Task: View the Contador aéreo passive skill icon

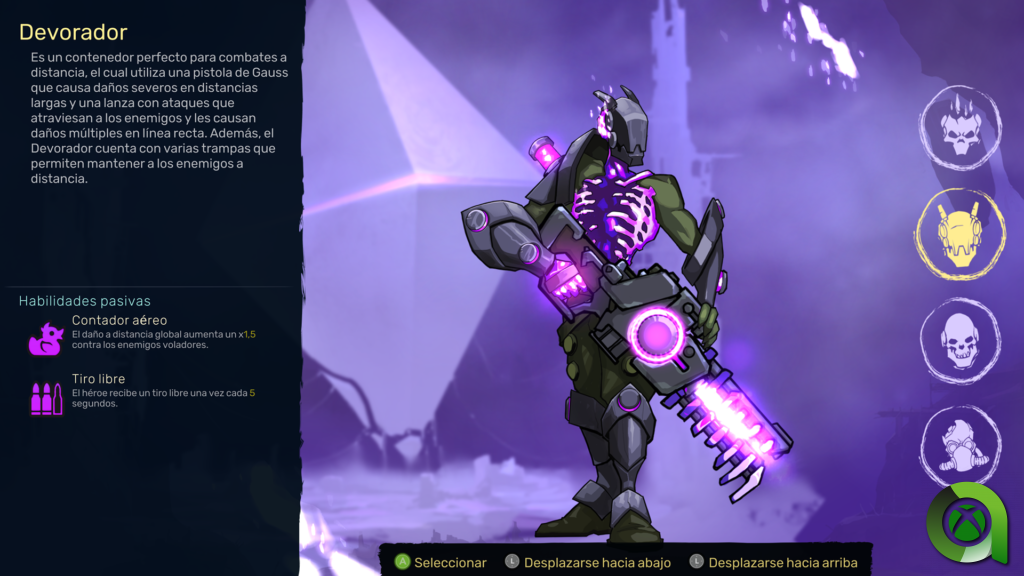Action: [x=46, y=338]
